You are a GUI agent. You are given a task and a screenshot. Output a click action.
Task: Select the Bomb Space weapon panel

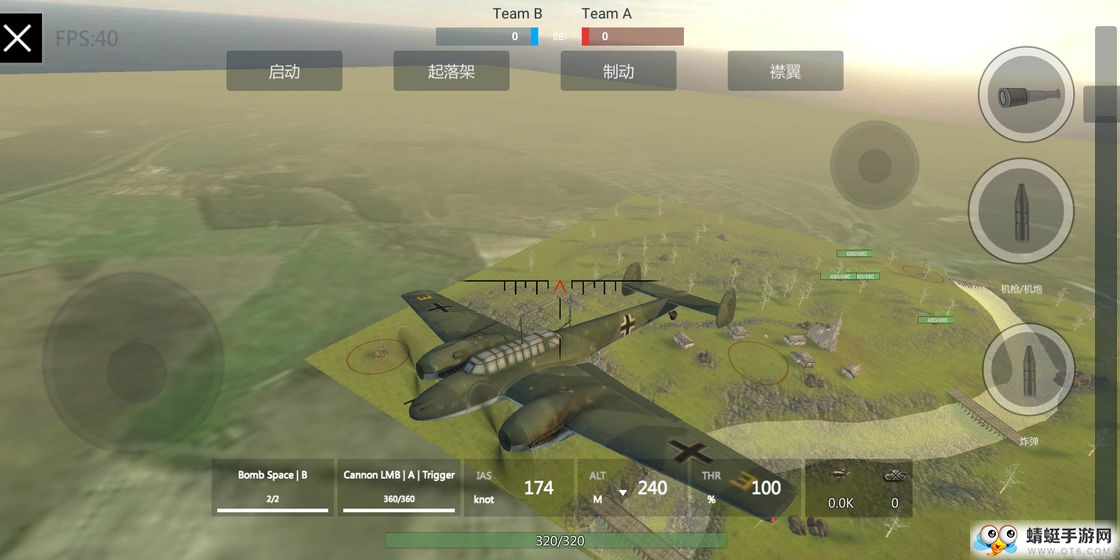pyautogui.click(x=273, y=487)
